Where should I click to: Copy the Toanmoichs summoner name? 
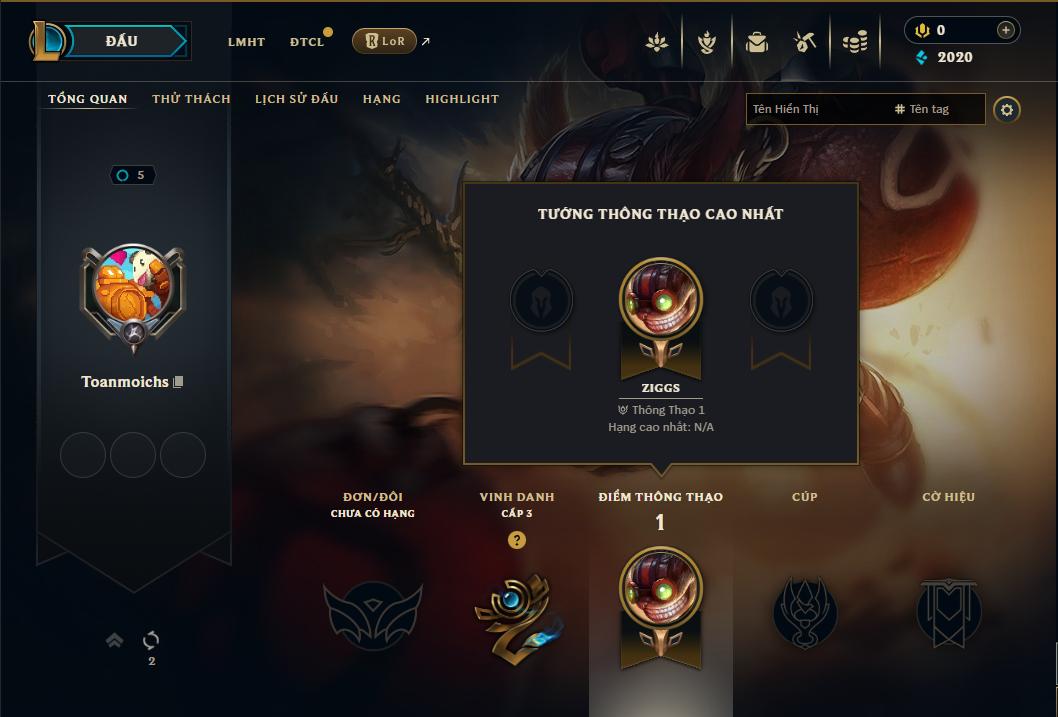click(179, 382)
